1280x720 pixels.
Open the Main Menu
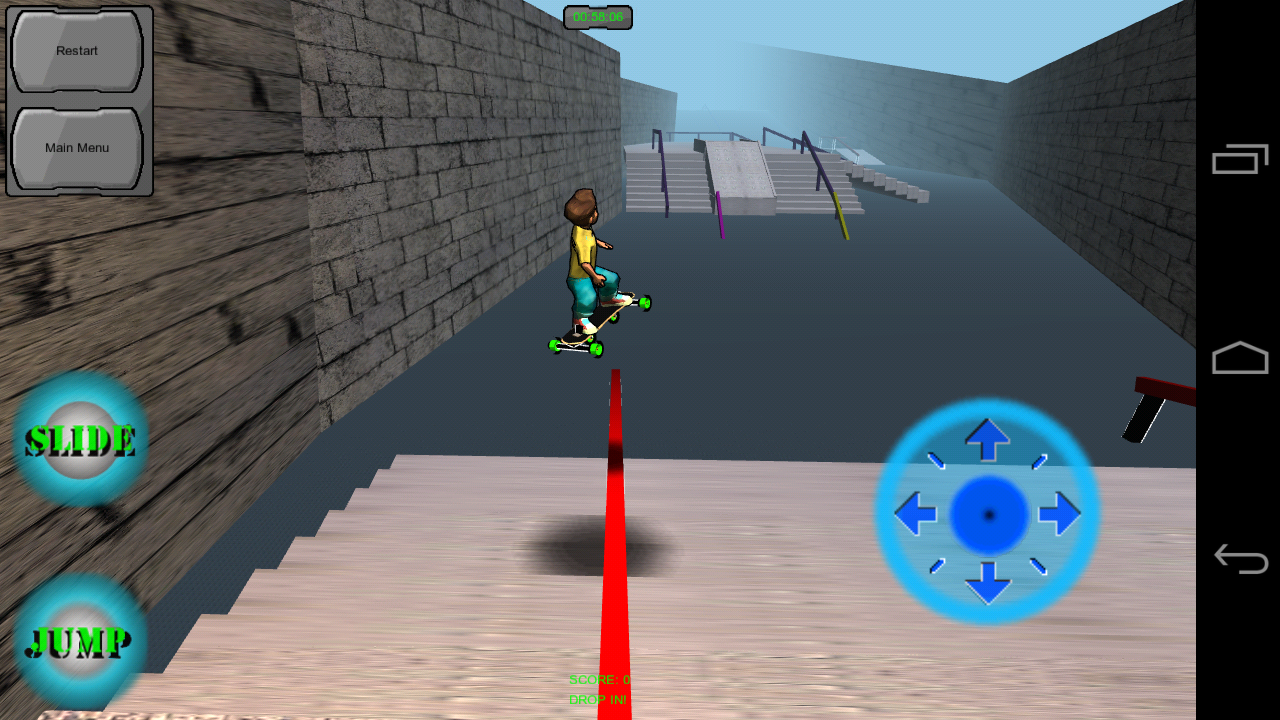click(75, 147)
